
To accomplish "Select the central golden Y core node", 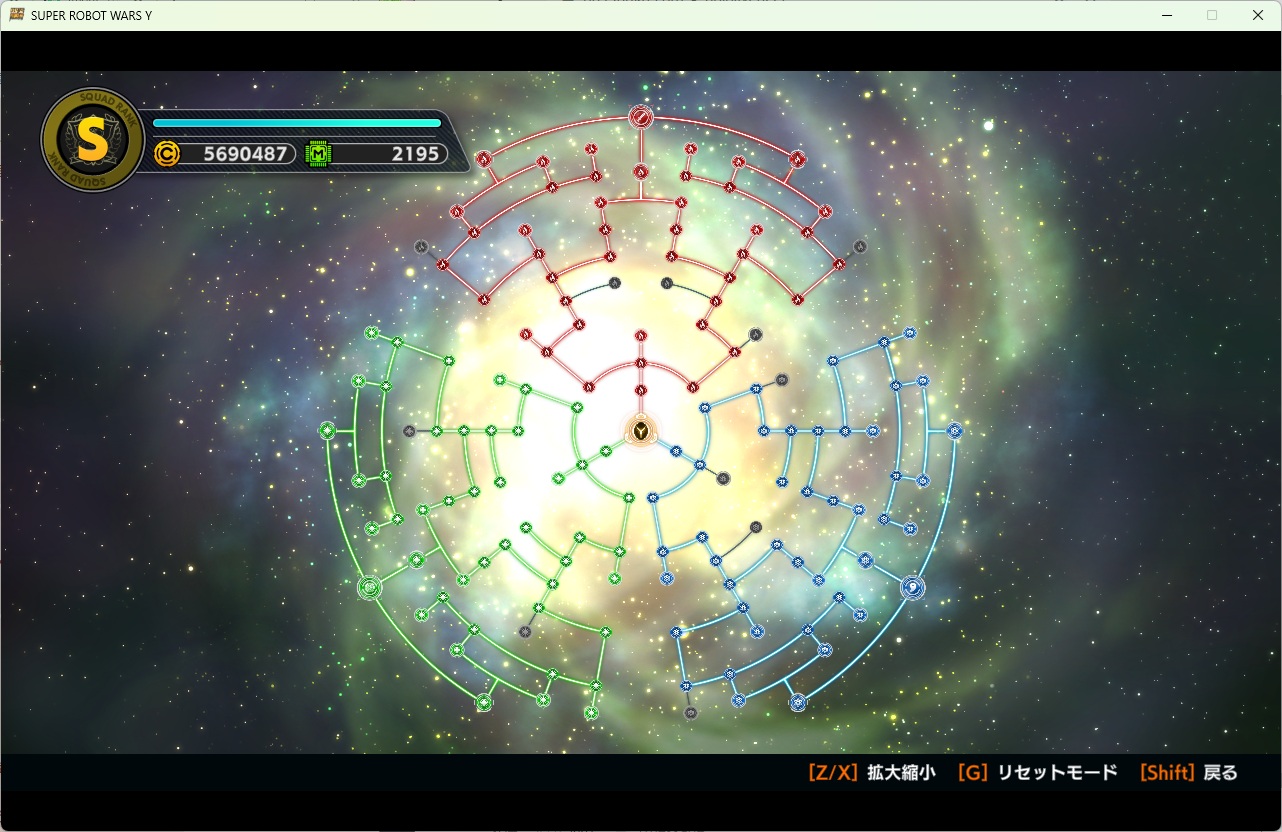I will 640,432.
